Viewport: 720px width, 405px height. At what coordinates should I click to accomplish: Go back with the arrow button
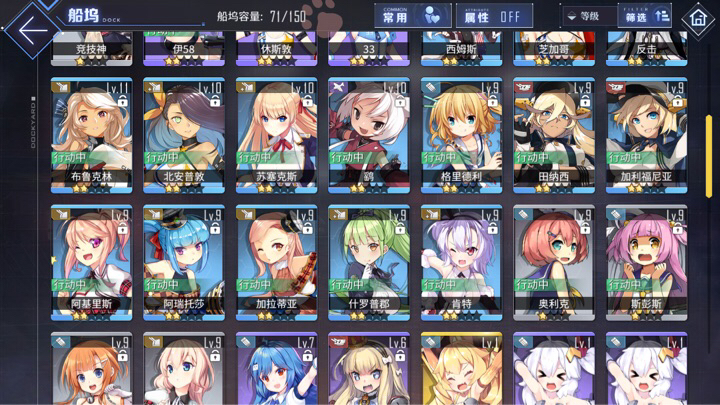click(30, 26)
